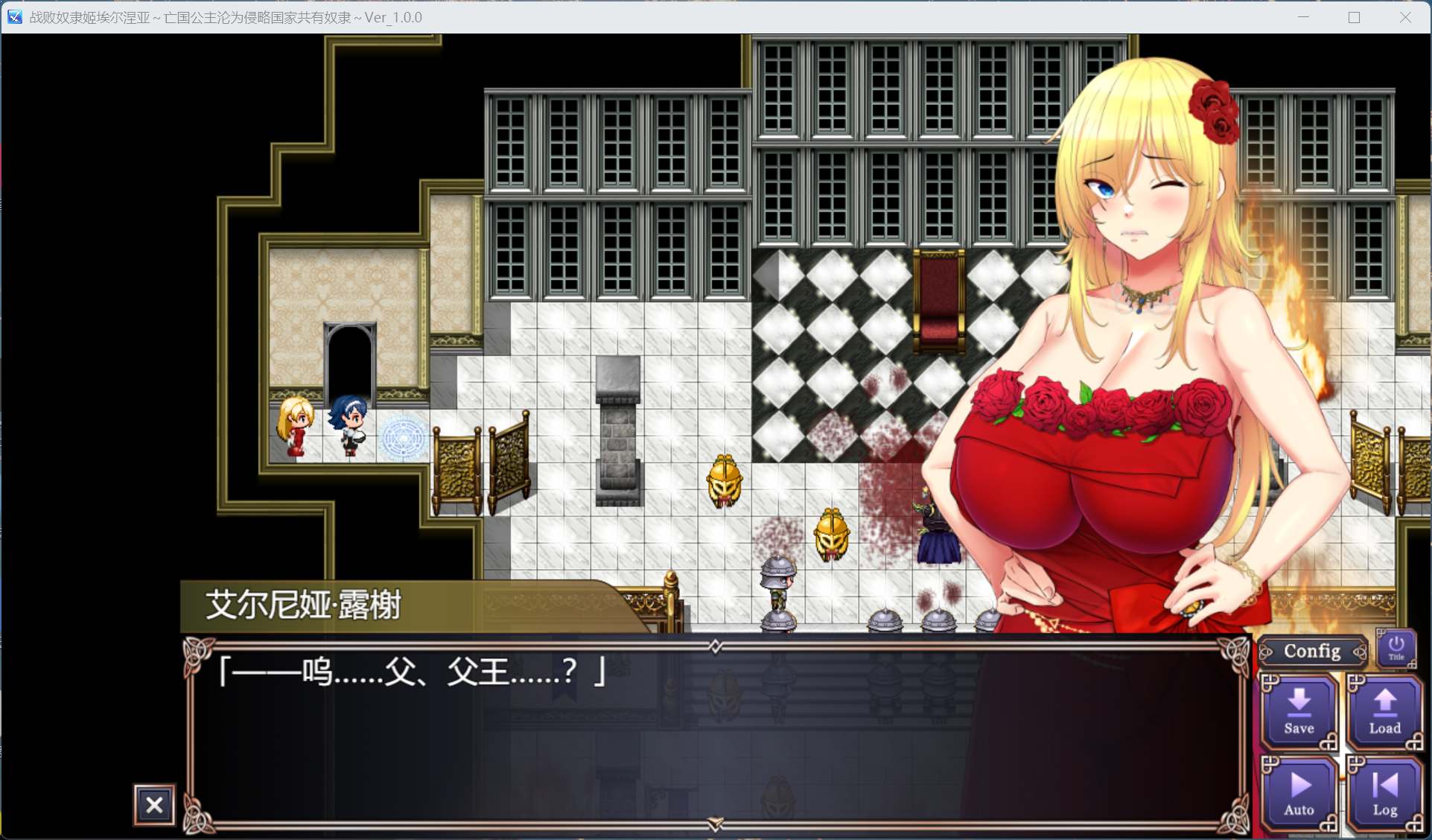Click the name plate reading 艾尔尼娅·露榭
The width and height of the screenshot is (1432, 840).
(x=301, y=605)
